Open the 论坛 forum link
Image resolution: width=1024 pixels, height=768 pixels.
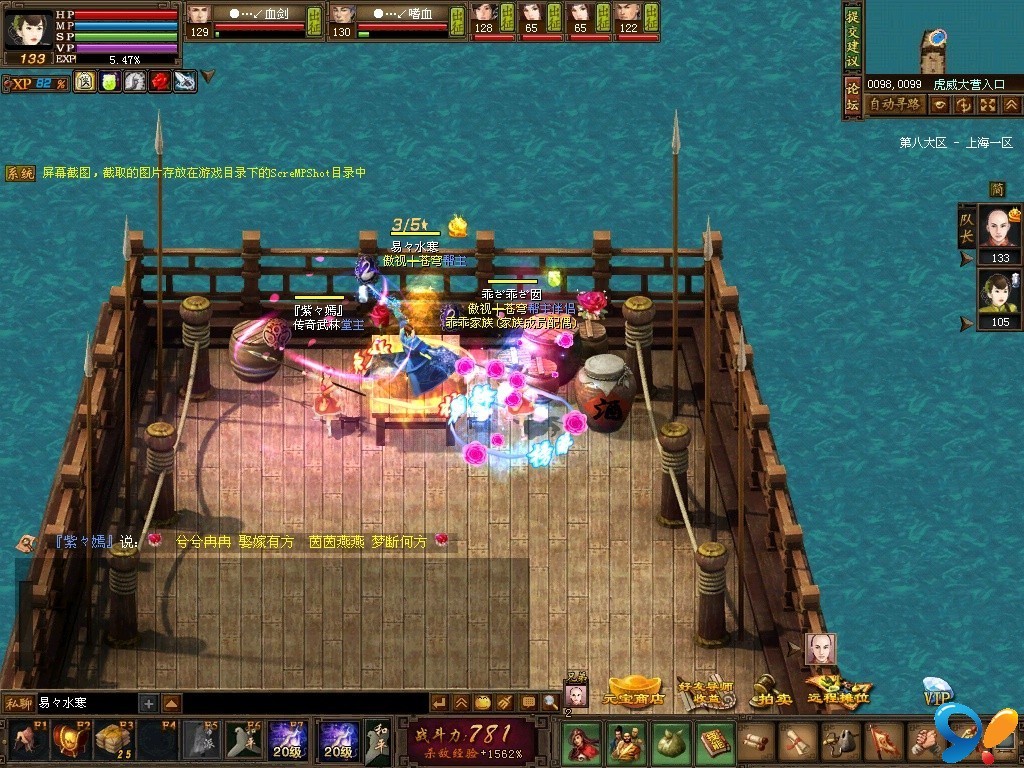tap(852, 99)
